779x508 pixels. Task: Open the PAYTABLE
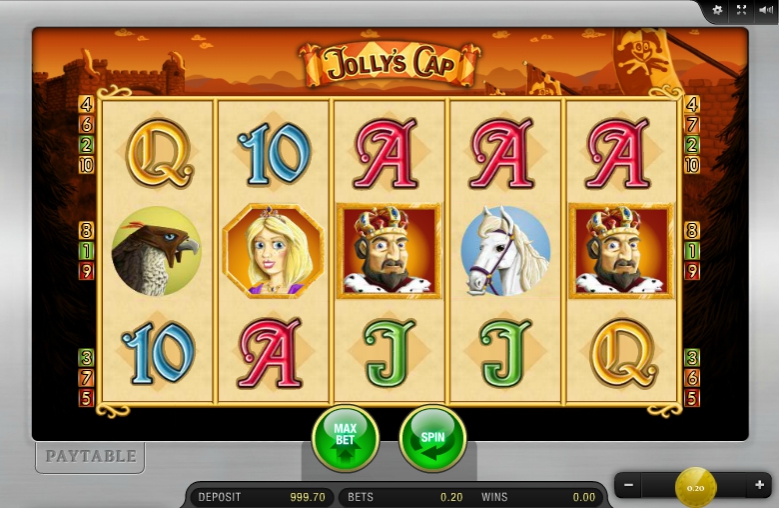pos(91,456)
